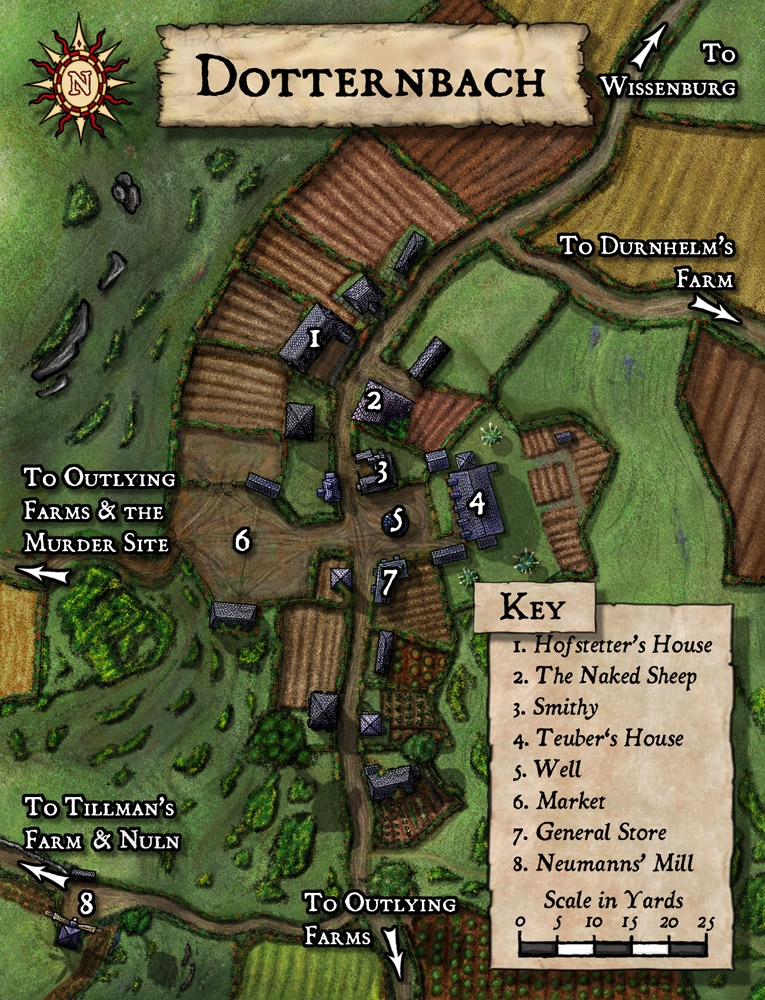Image resolution: width=765 pixels, height=1000 pixels.
Task: Select the To Durnhelm's Farm exit label
Action: tap(645, 260)
